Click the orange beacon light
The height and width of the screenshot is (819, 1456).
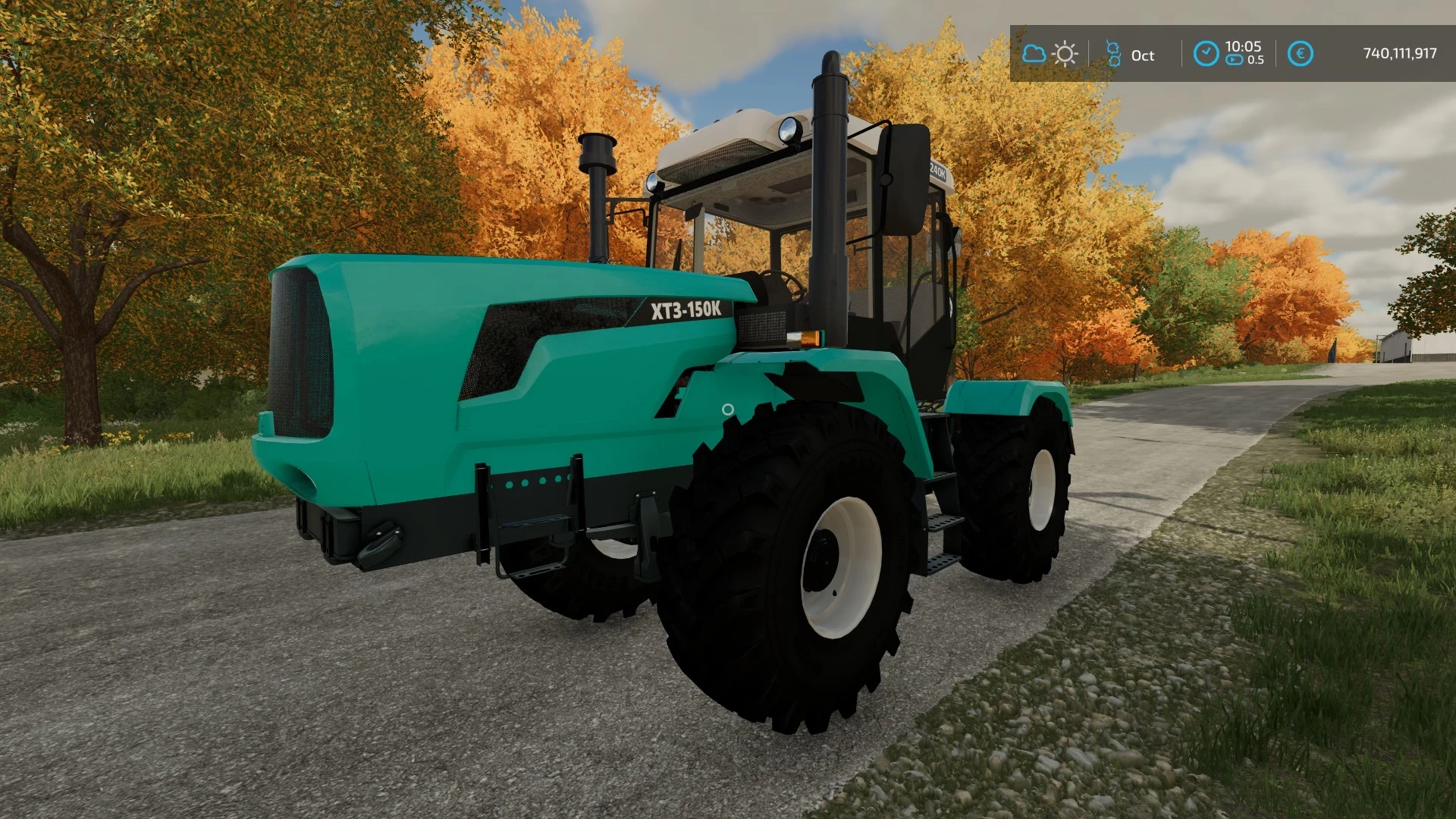[808, 340]
